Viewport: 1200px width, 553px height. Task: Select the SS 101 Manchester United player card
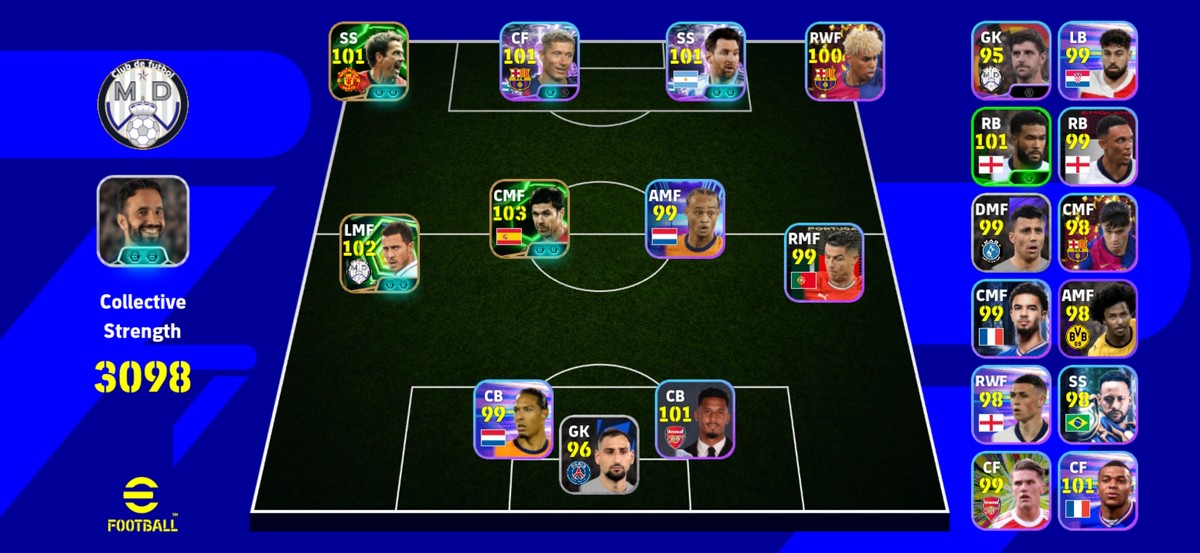(x=369, y=61)
